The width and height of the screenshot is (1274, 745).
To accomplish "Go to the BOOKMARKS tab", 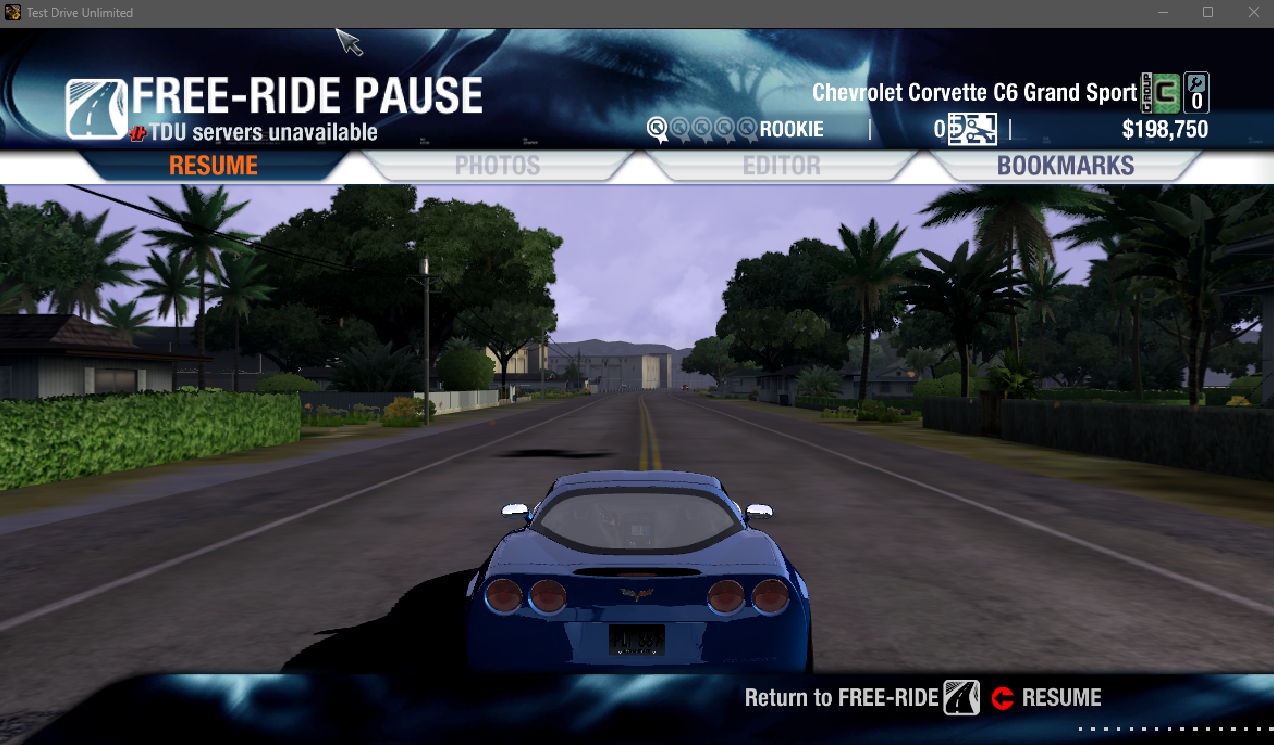I will click(1065, 166).
